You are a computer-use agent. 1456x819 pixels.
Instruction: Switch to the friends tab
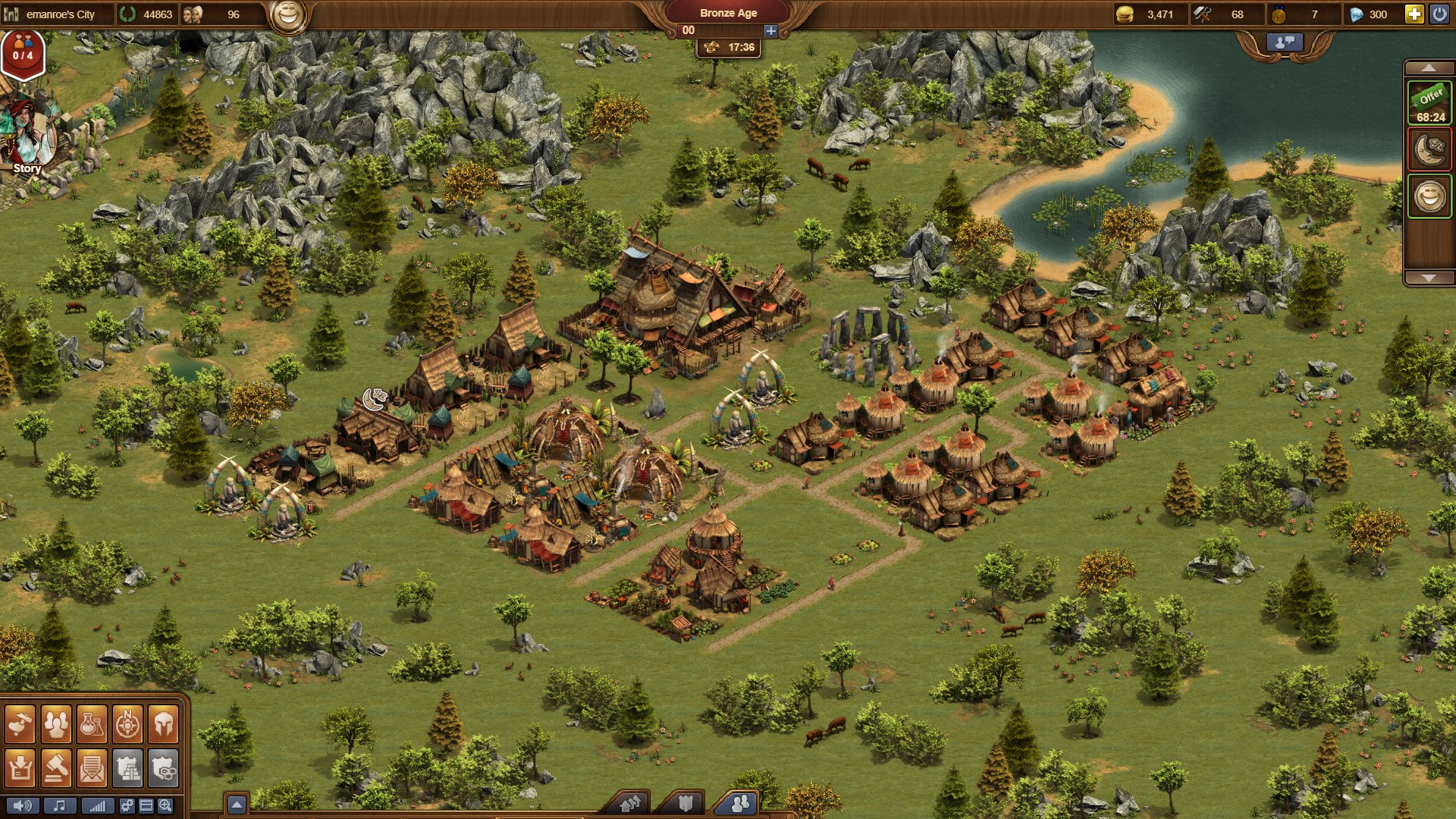739,803
